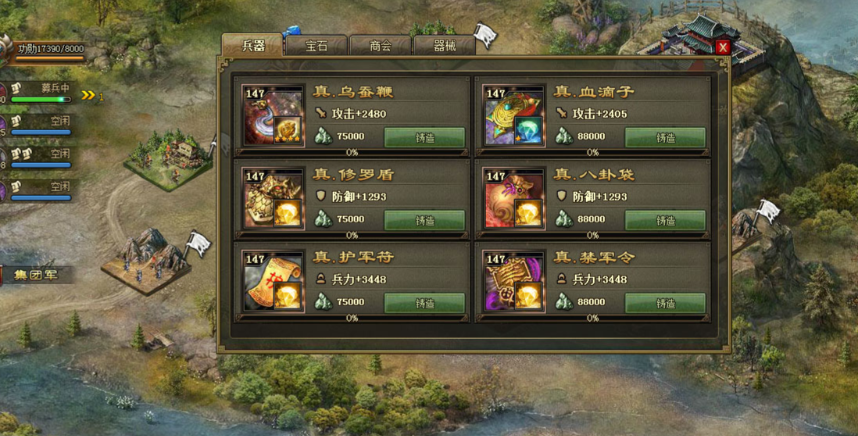858x436 pixels.
Task: Show the 器械 tab
Action: [444, 46]
